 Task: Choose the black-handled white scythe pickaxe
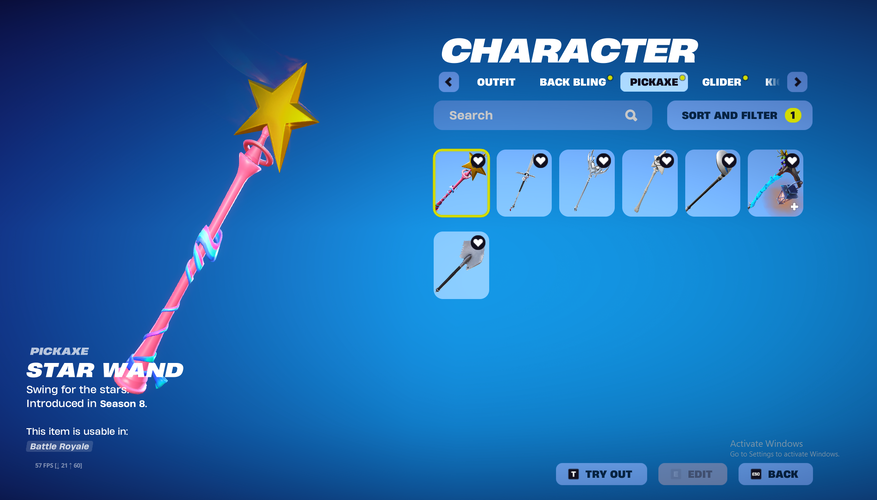[x=713, y=183]
